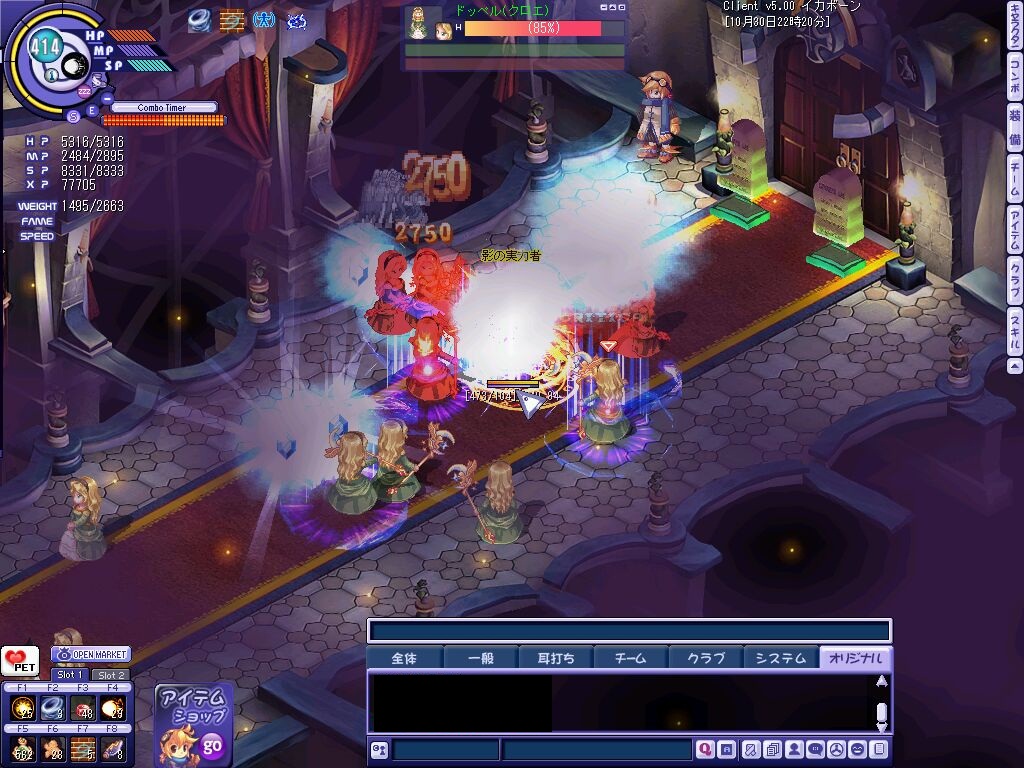Open the アイテムショップ item shop

point(194,722)
